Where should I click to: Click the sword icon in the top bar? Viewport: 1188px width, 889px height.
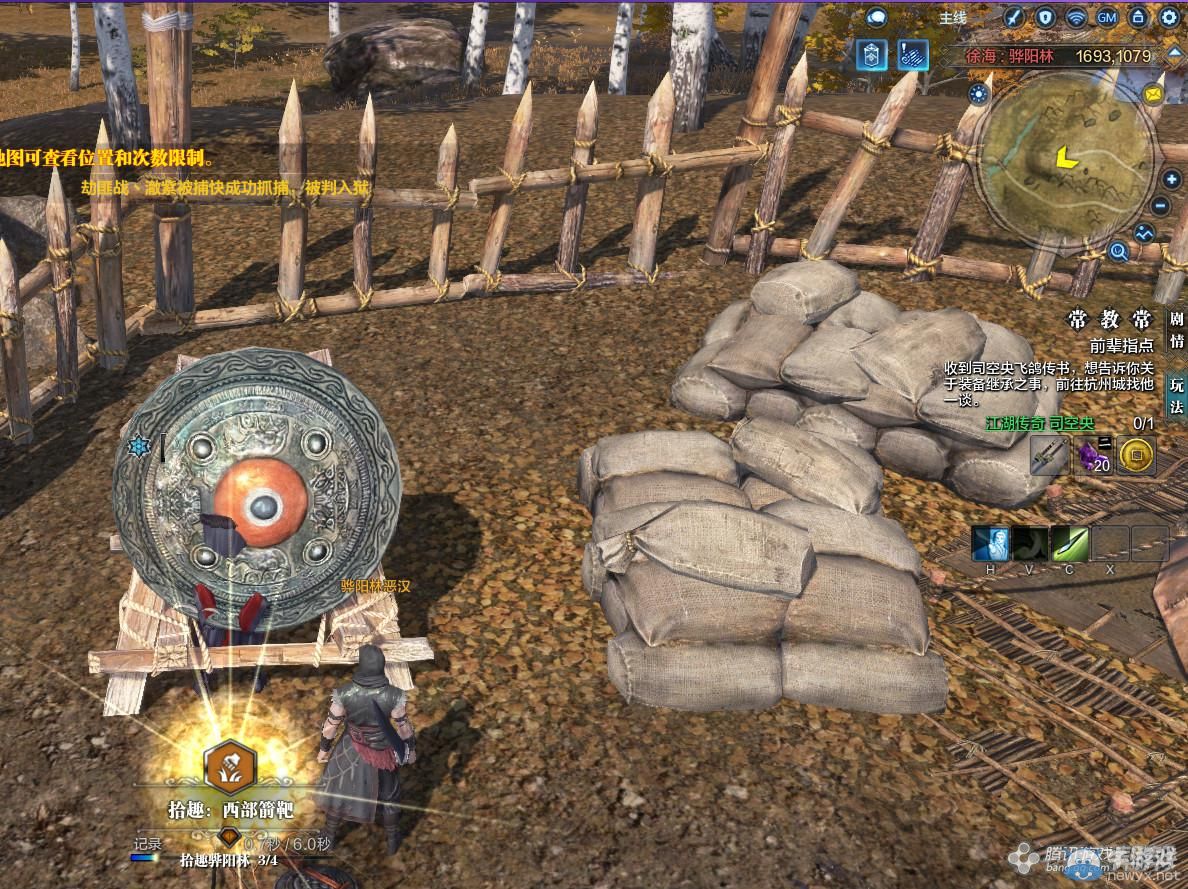click(x=1013, y=17)
